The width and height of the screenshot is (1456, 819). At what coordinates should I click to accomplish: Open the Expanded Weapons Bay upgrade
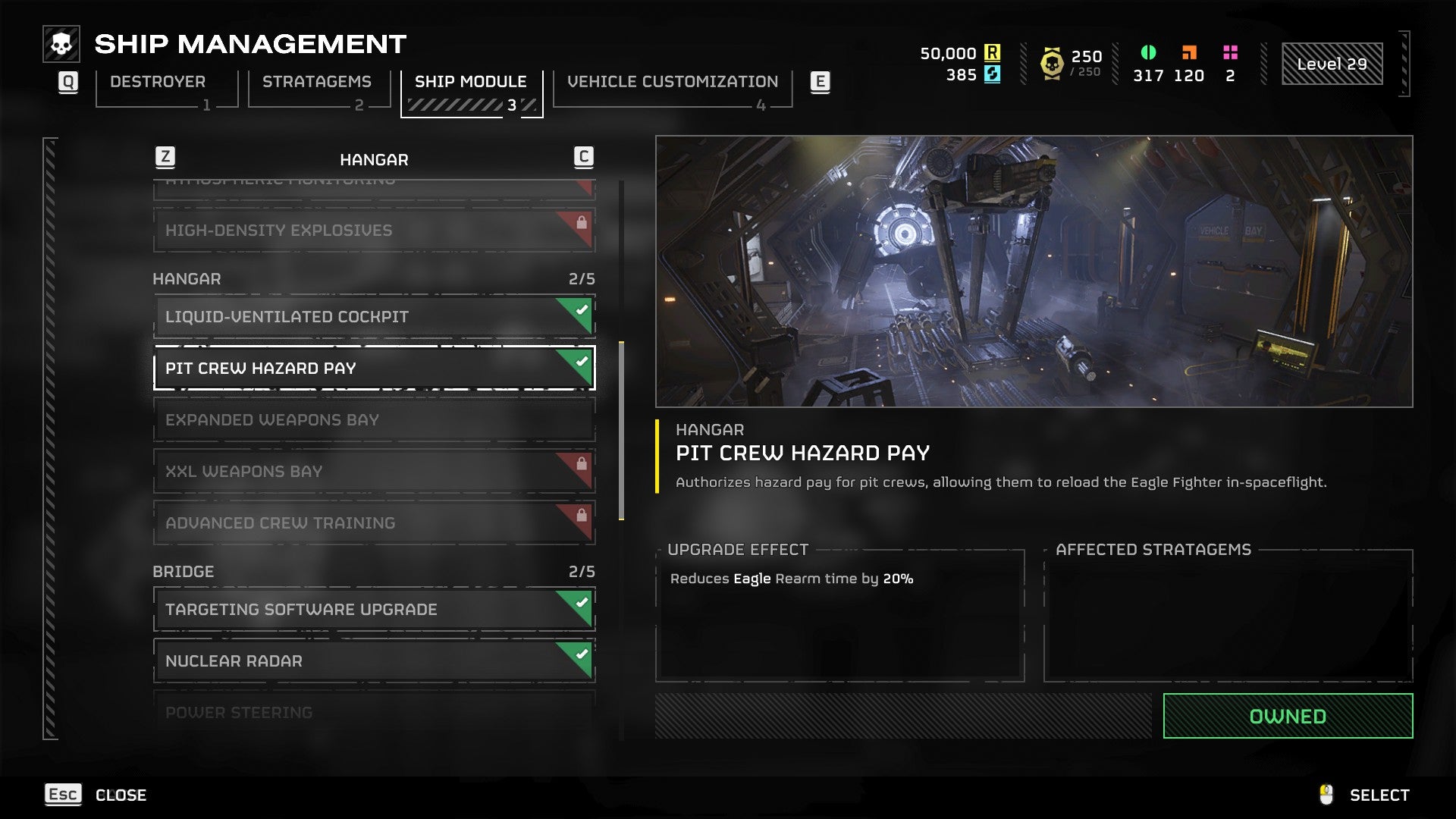pos(373,420)
